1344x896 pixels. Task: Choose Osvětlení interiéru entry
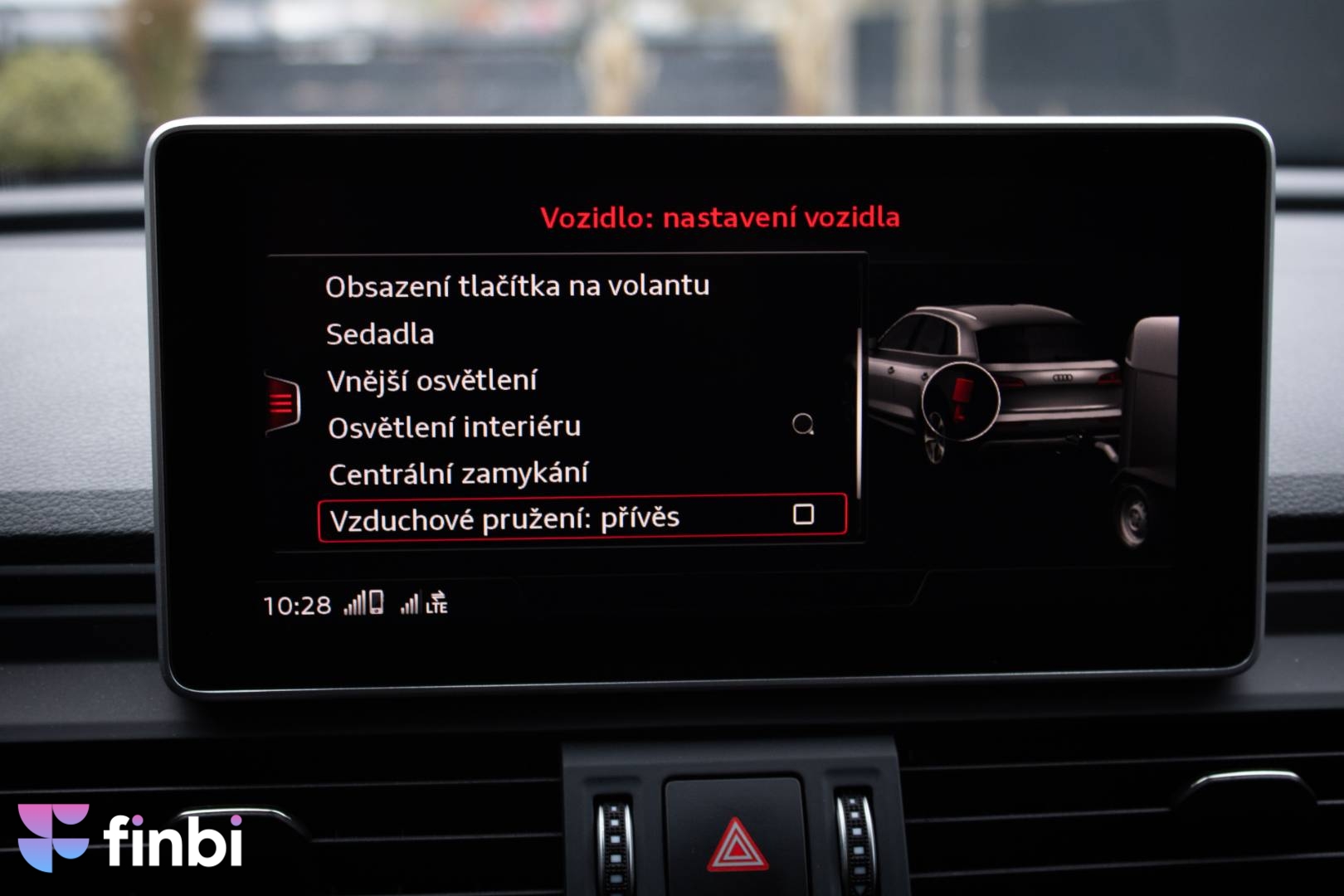(x=454, y=427)
